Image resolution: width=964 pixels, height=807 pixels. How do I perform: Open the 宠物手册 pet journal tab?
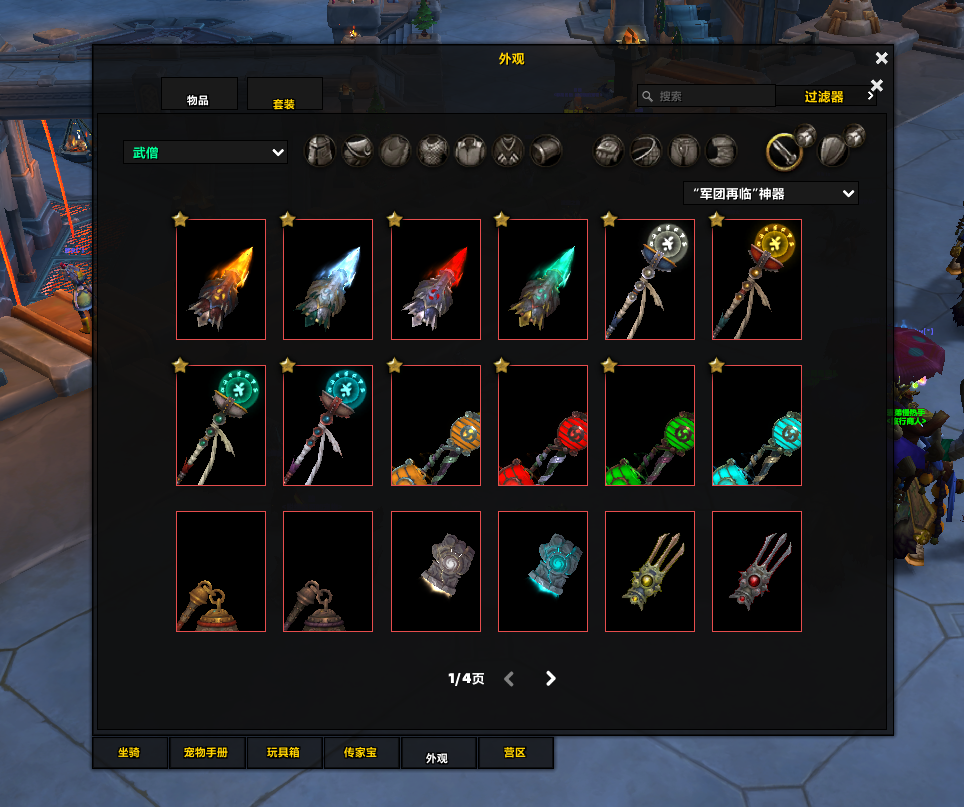pyautogui.click(x=206, y=753)
